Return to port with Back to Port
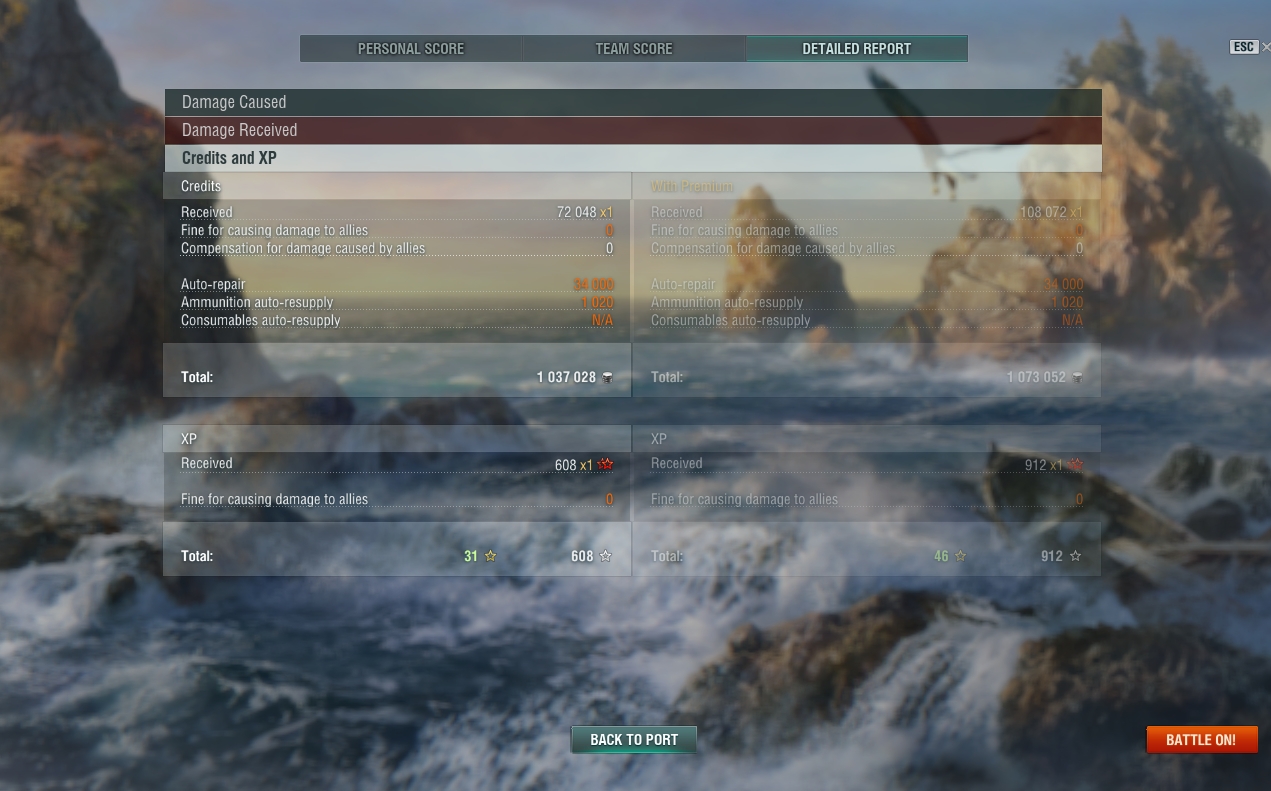This screenshot has width=1271, height=791. click(x=634, y=740)
